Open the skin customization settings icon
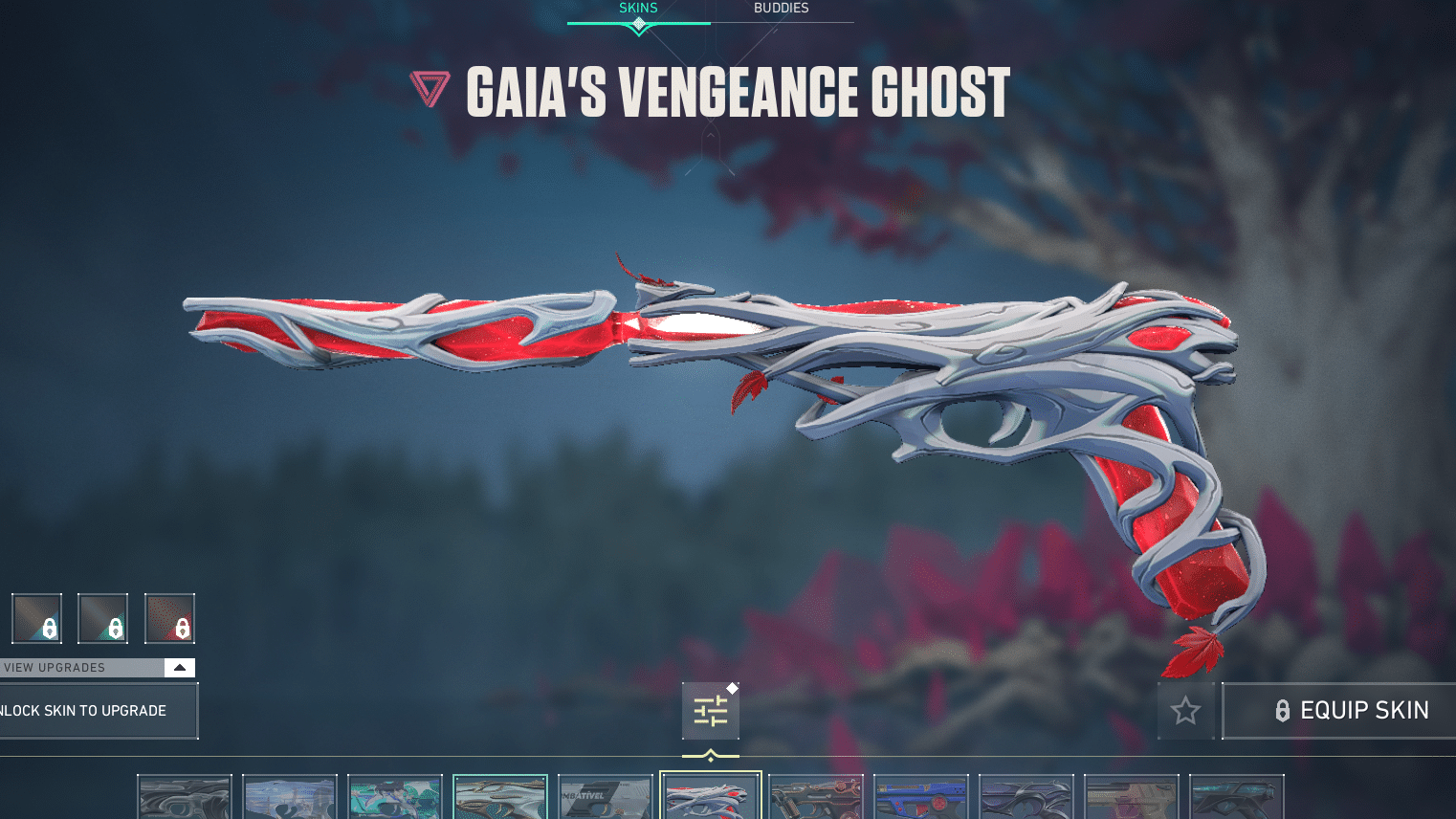The width and height of the screenshot is (1456, 819). pyautogui.click(x=710, y=710)
